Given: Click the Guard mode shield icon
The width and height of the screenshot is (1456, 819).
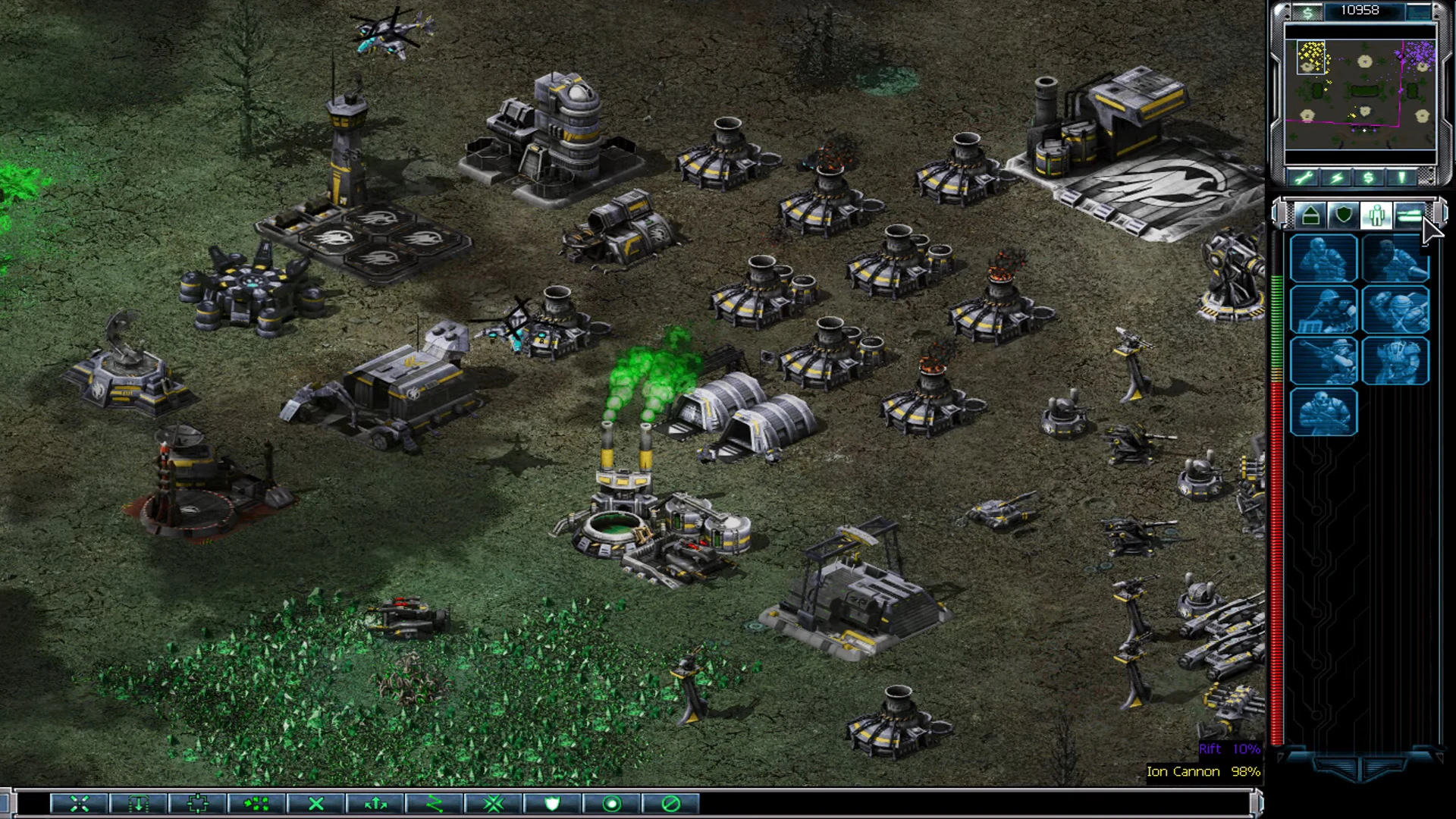Looking at the screenshot, I should tap(551, 805).
